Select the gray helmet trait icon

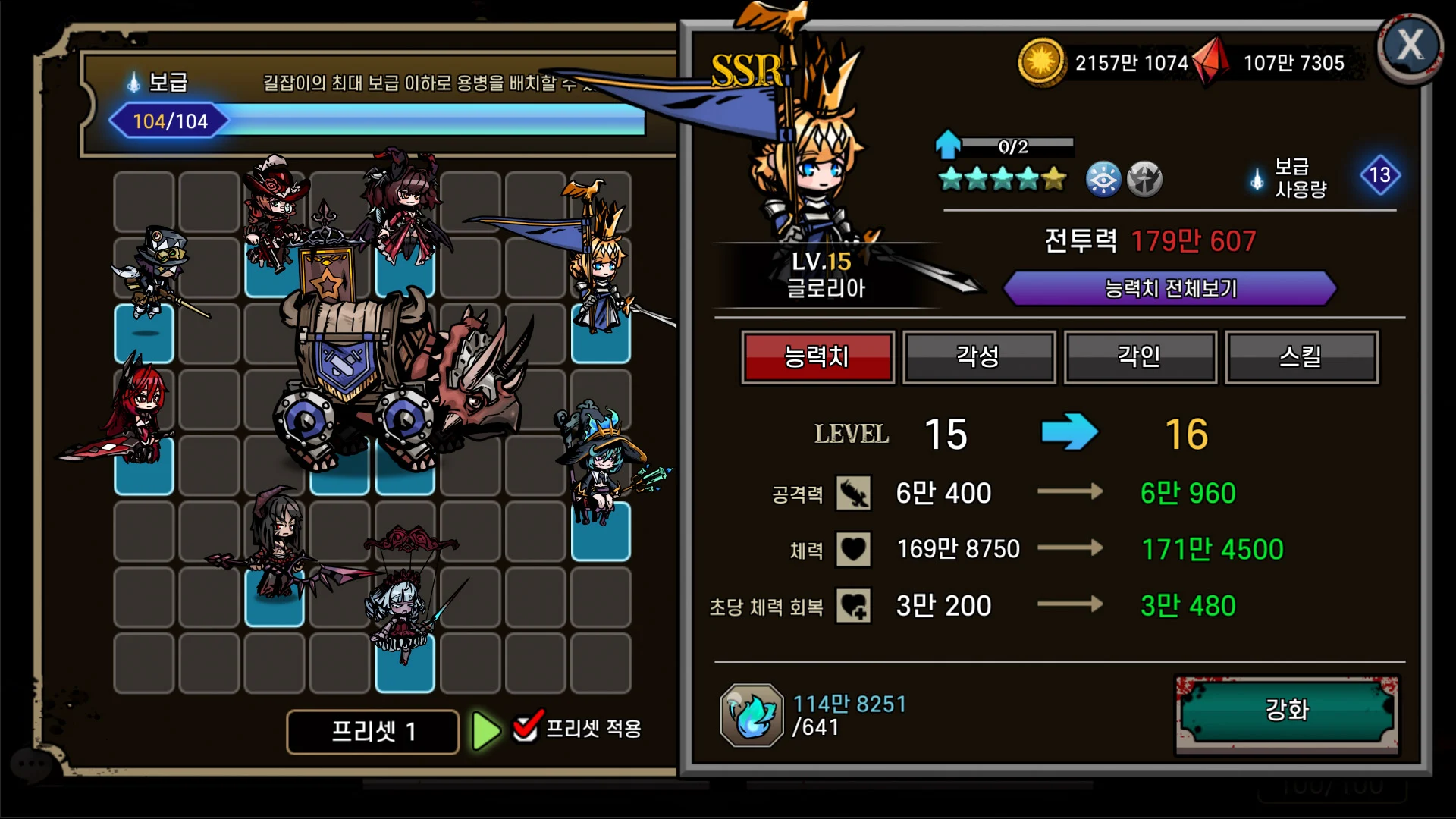[1144, 180]
